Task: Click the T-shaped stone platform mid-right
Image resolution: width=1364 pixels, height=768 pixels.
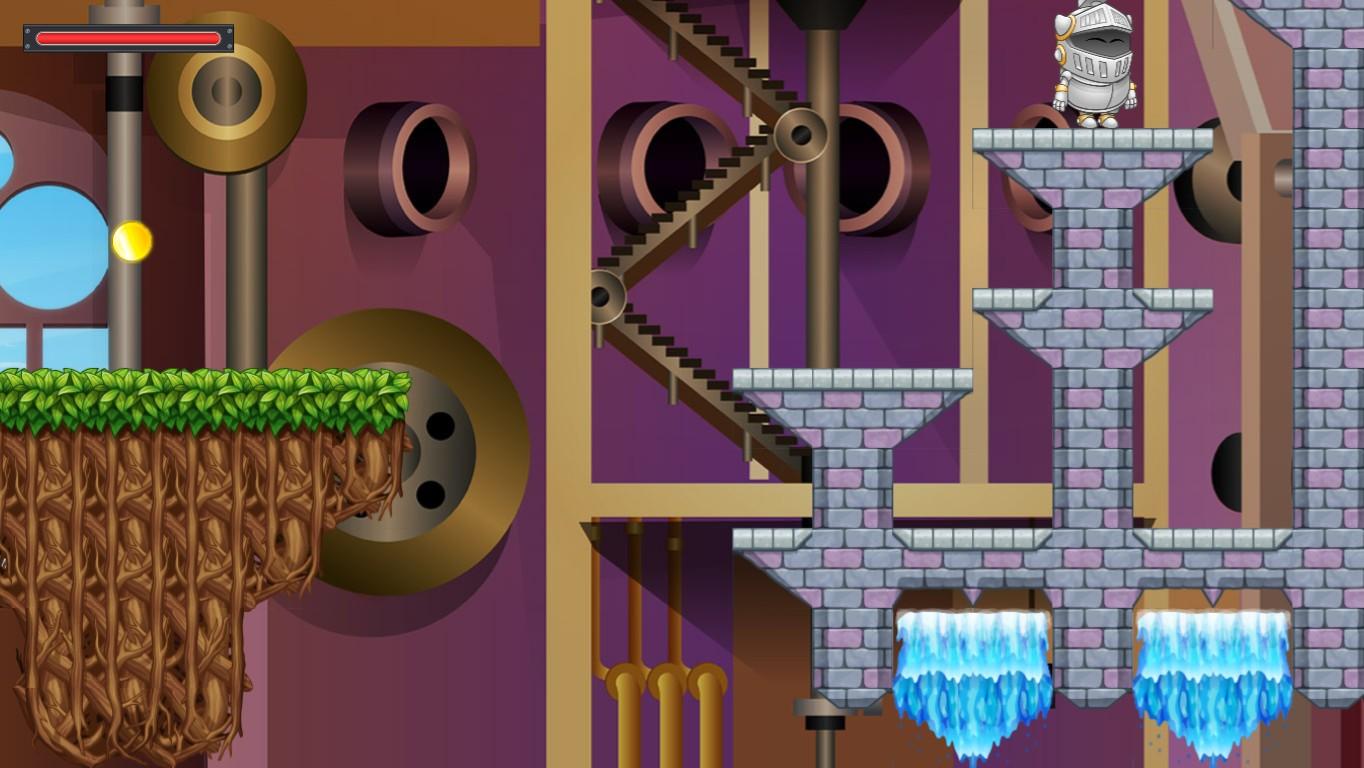Action: [1090, 320]
